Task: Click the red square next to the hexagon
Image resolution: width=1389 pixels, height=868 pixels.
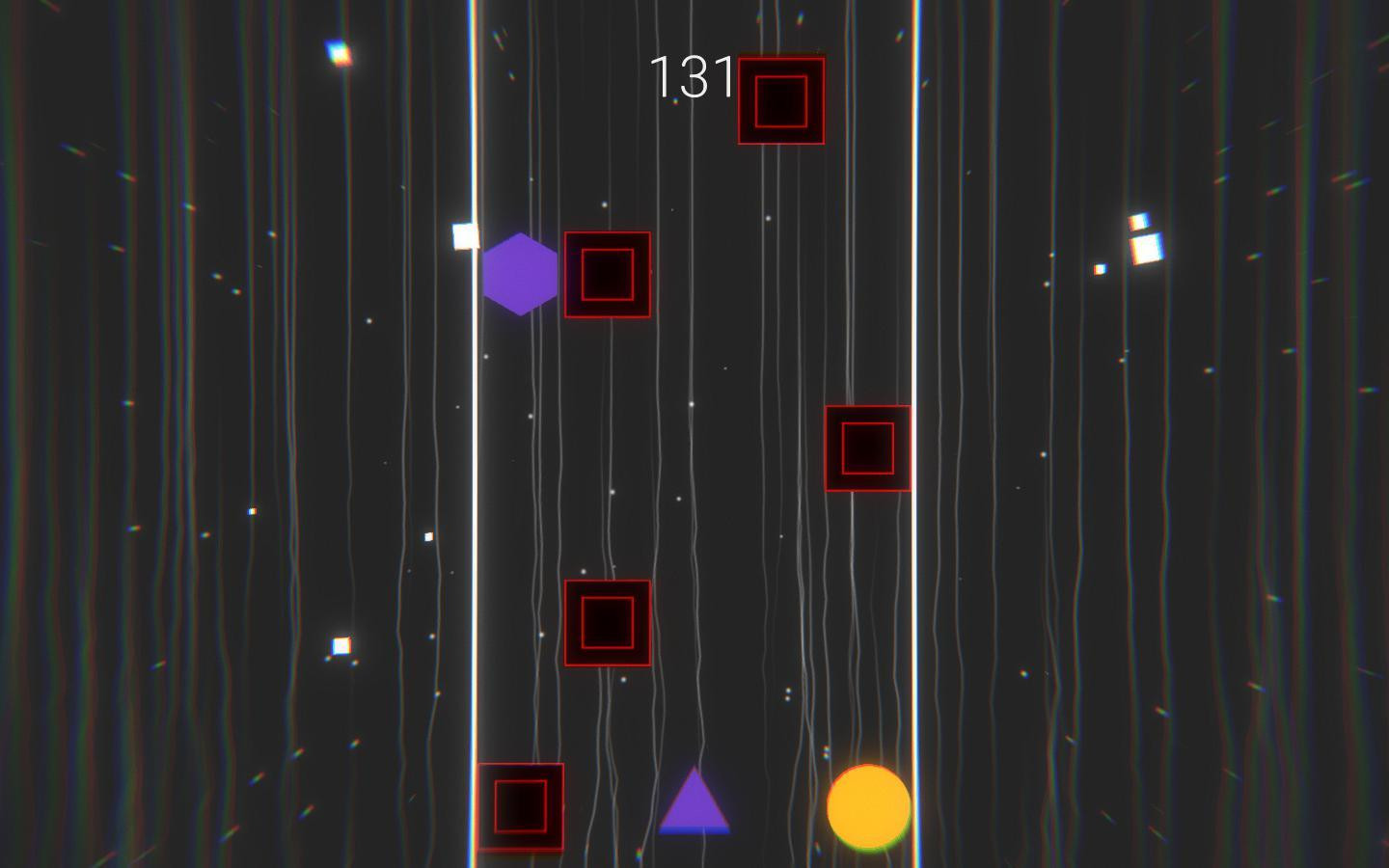Action: click(x=606, y=274)
